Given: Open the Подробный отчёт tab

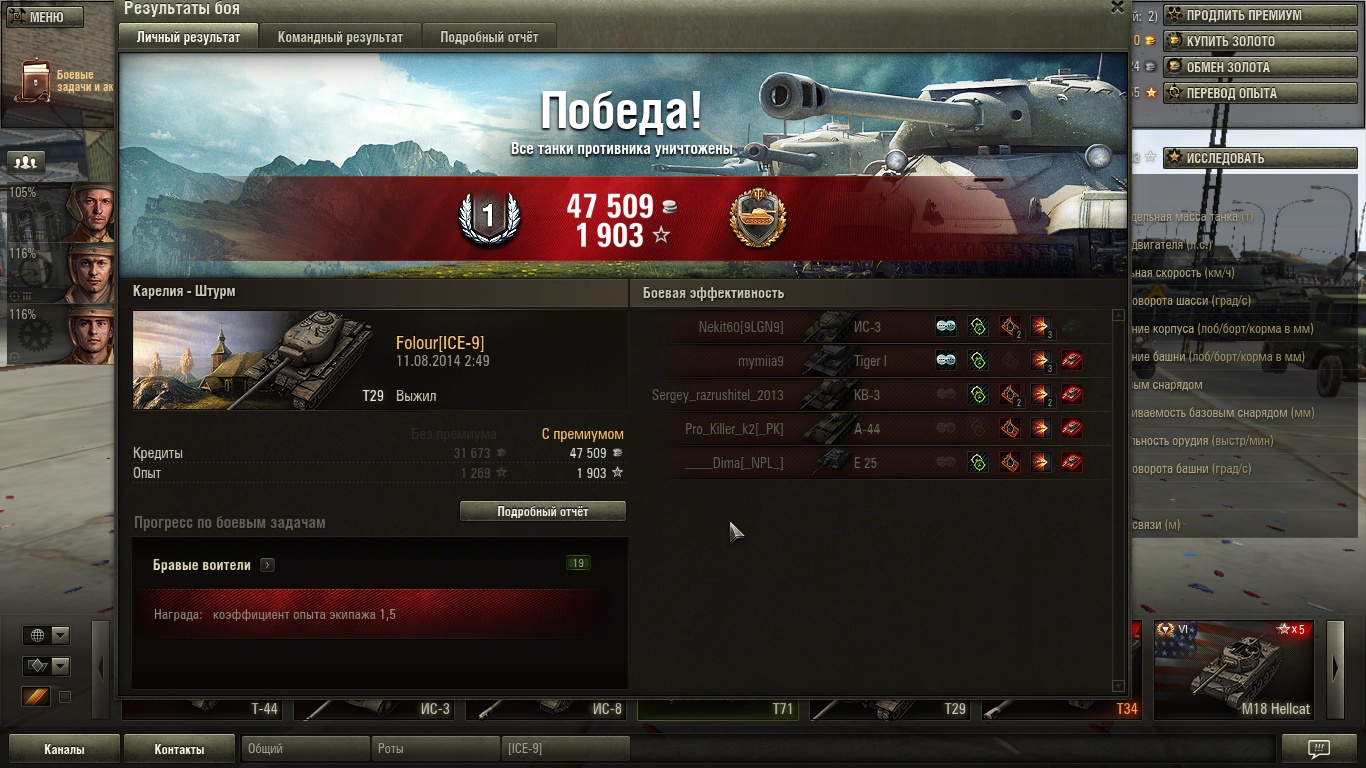Looking at the screenshot, I should (489, 37).
